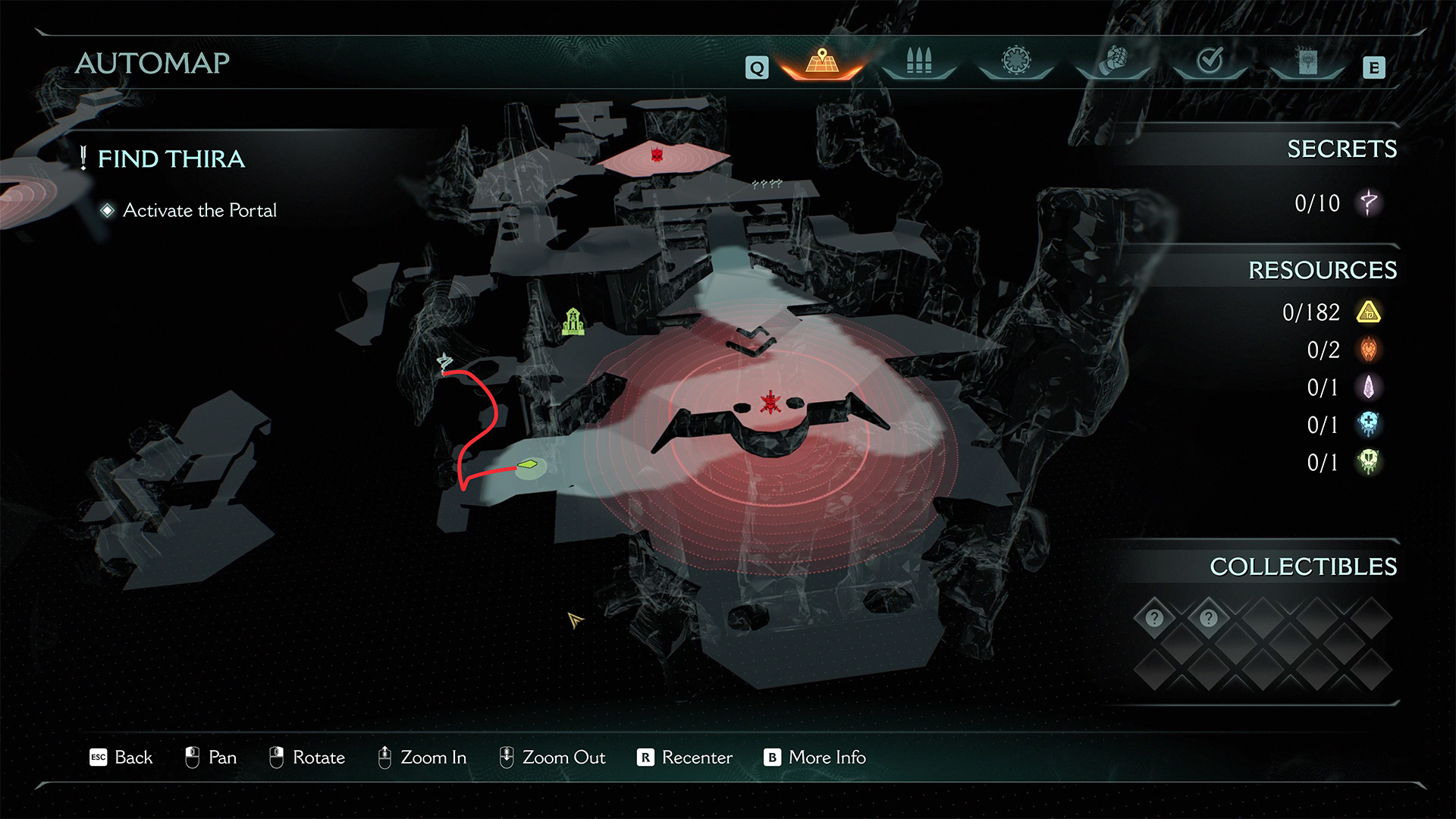Select the red demon marker in the arena center
The width and height of the screenshot is (1456, 819).
(x=770, y=403)
